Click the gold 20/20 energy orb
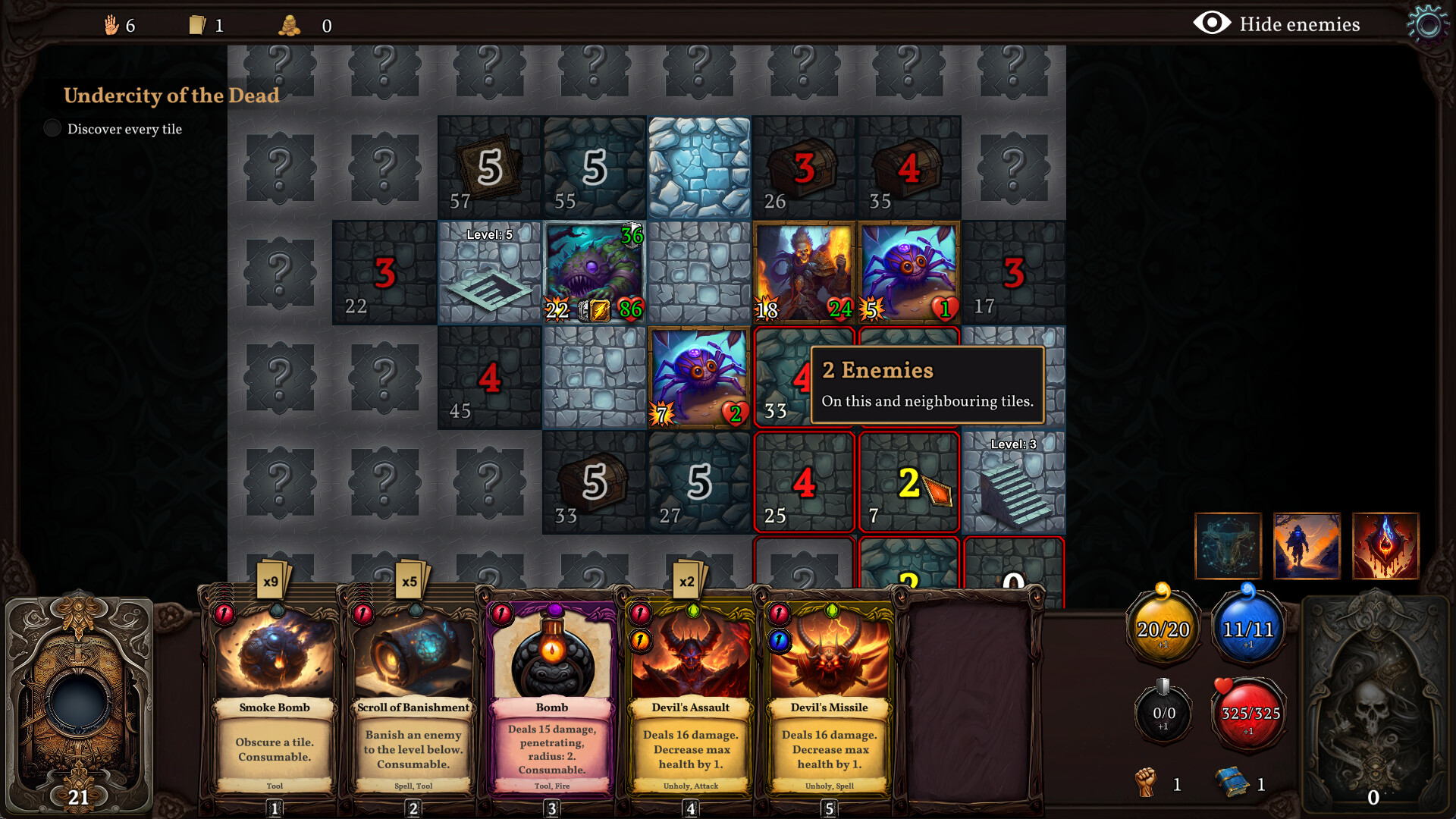 1163,628
